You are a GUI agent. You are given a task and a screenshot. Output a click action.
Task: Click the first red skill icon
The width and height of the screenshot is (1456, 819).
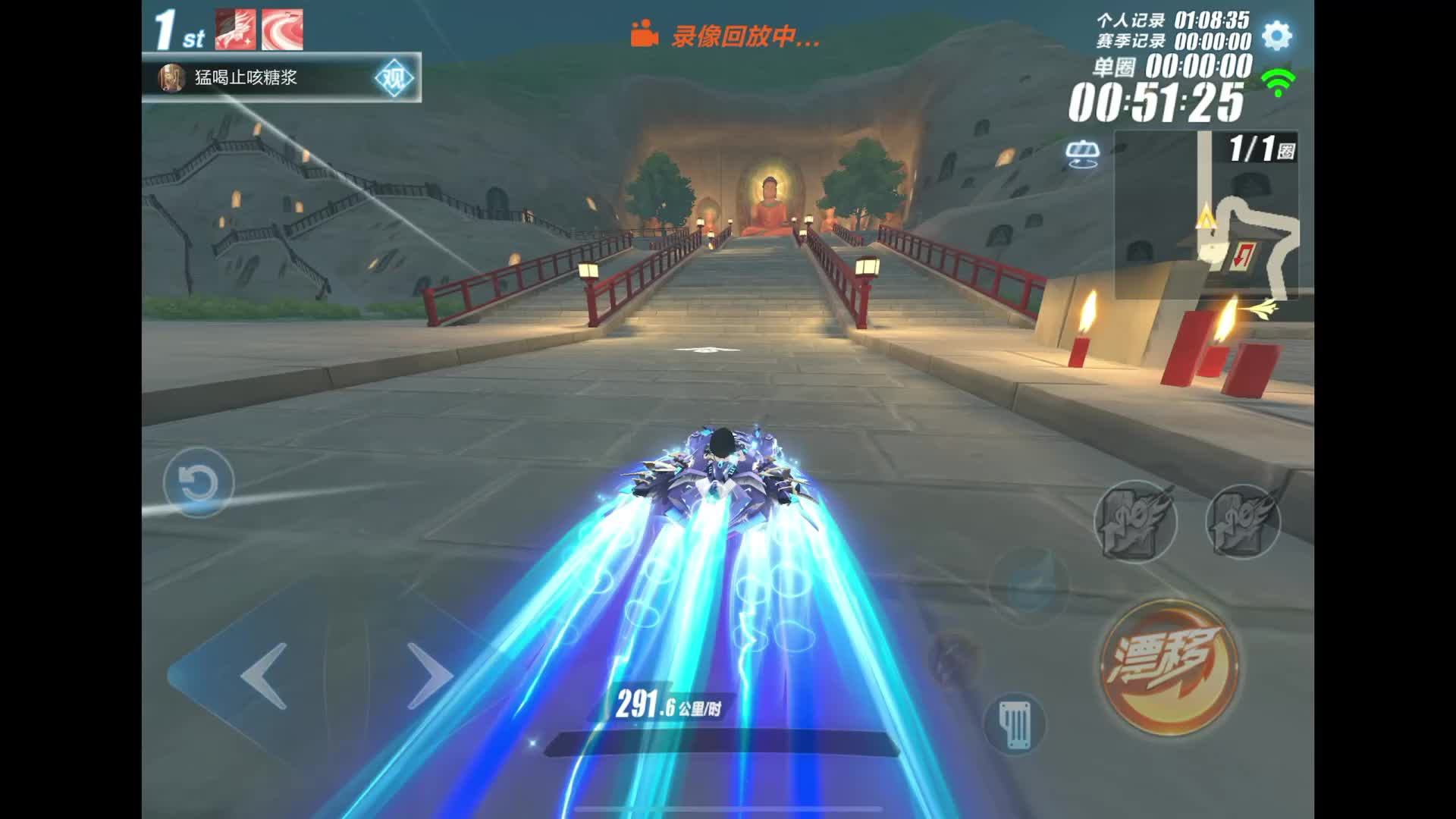[236, 30]
